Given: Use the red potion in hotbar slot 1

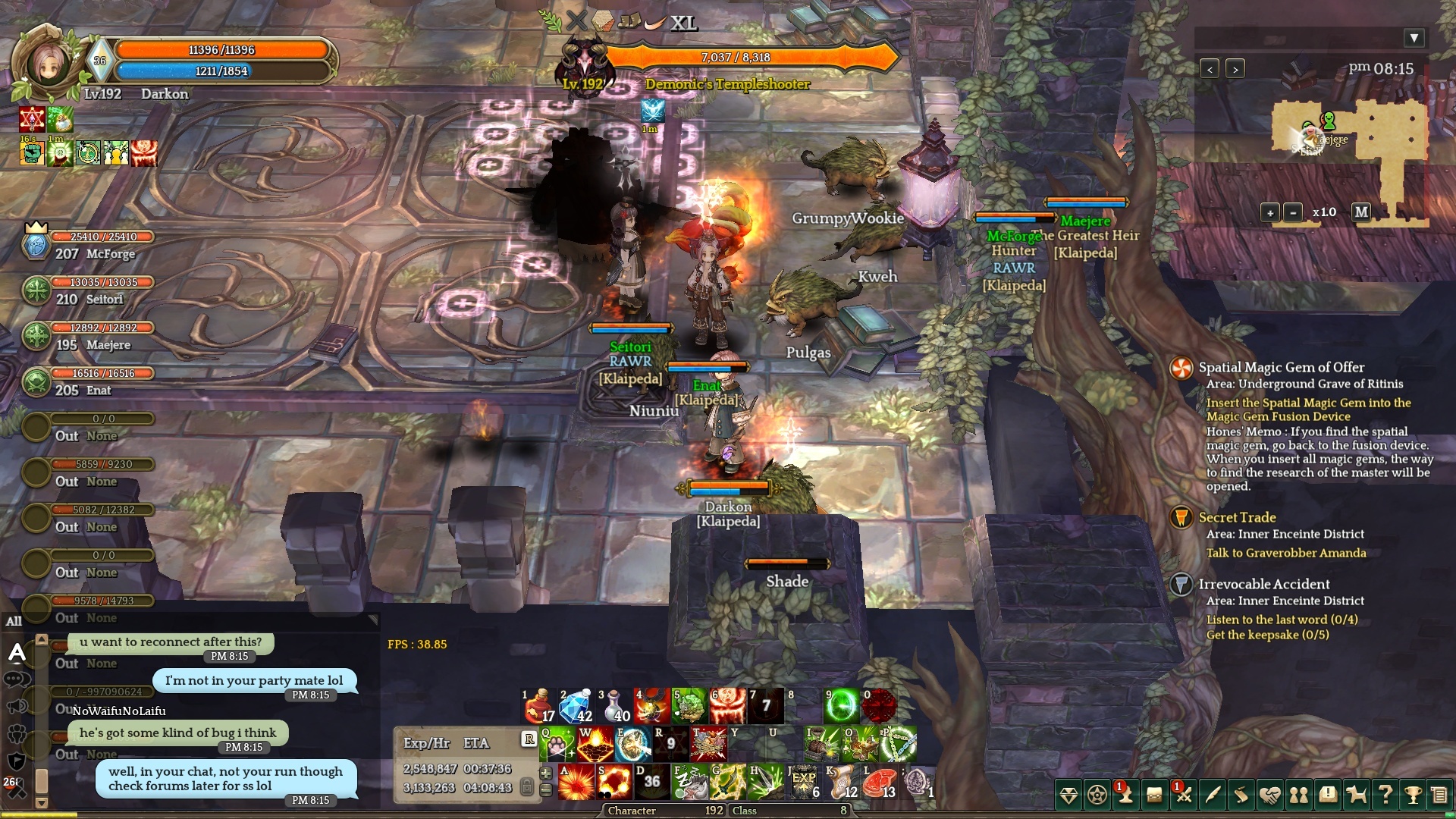Looking at the screenshot, I should click(538, 705).
